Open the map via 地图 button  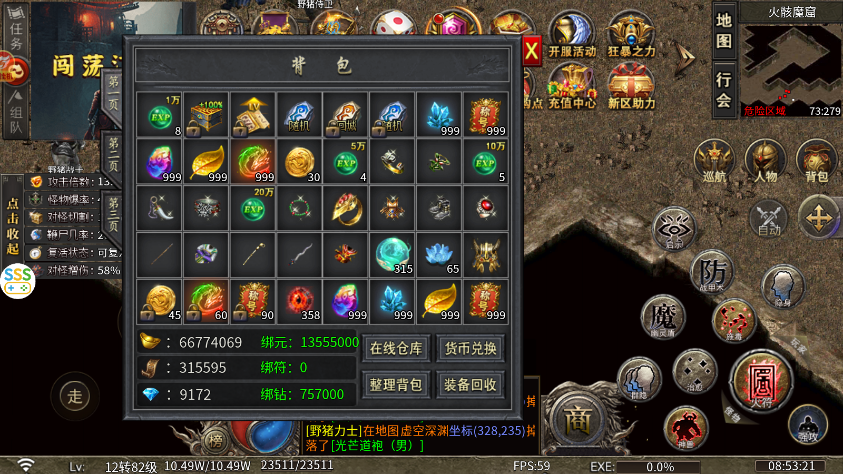click(724, 33)
